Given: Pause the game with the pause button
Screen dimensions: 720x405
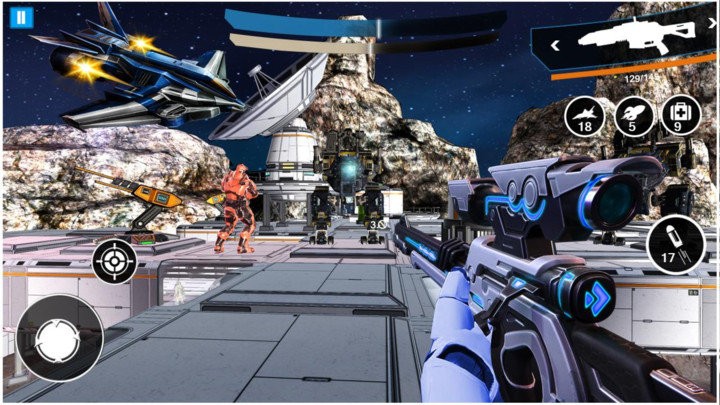Looking at the screenshot, I should tap(21, 17).
